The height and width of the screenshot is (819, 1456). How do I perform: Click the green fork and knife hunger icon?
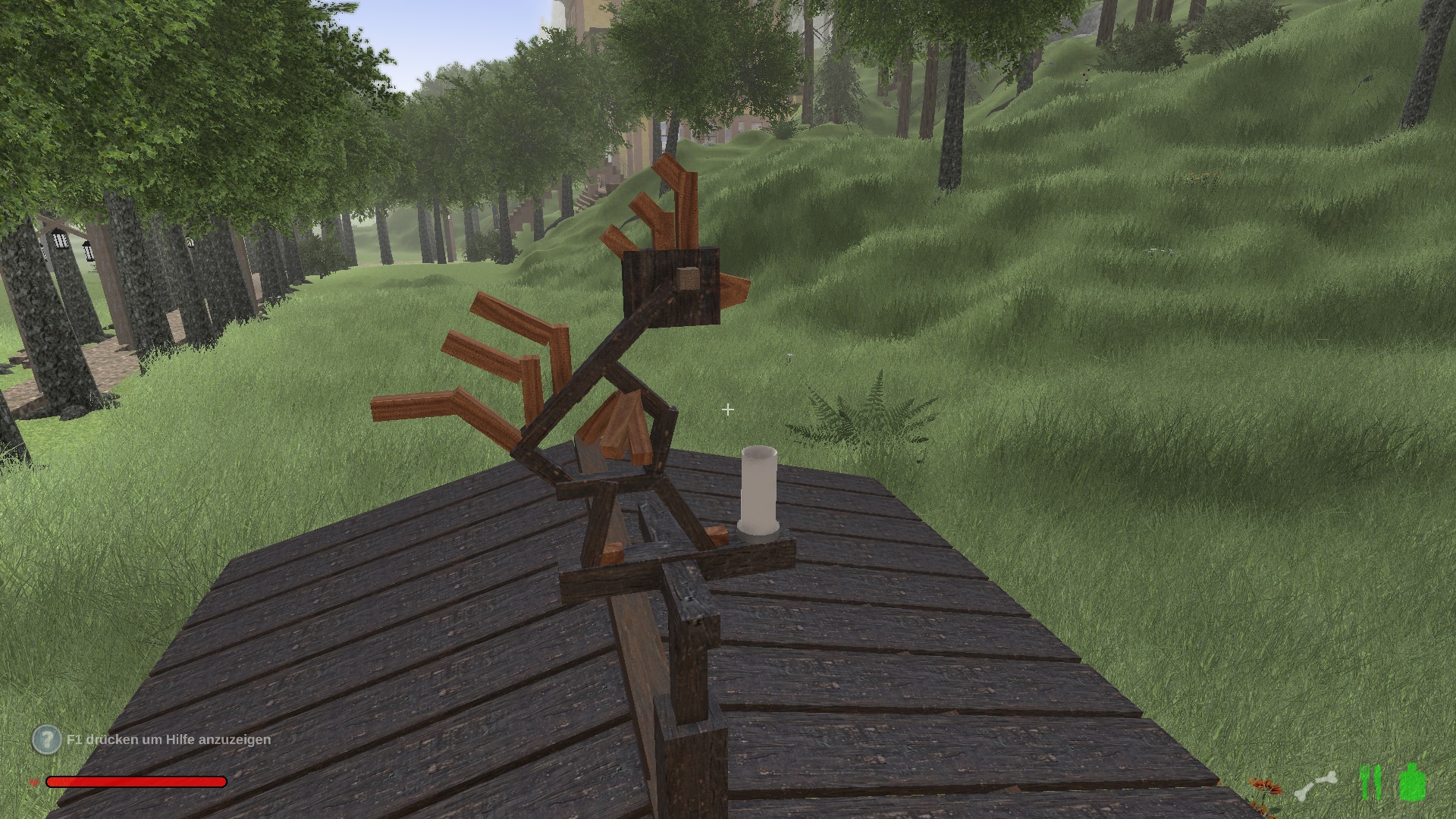click(x=1370, y=783)
